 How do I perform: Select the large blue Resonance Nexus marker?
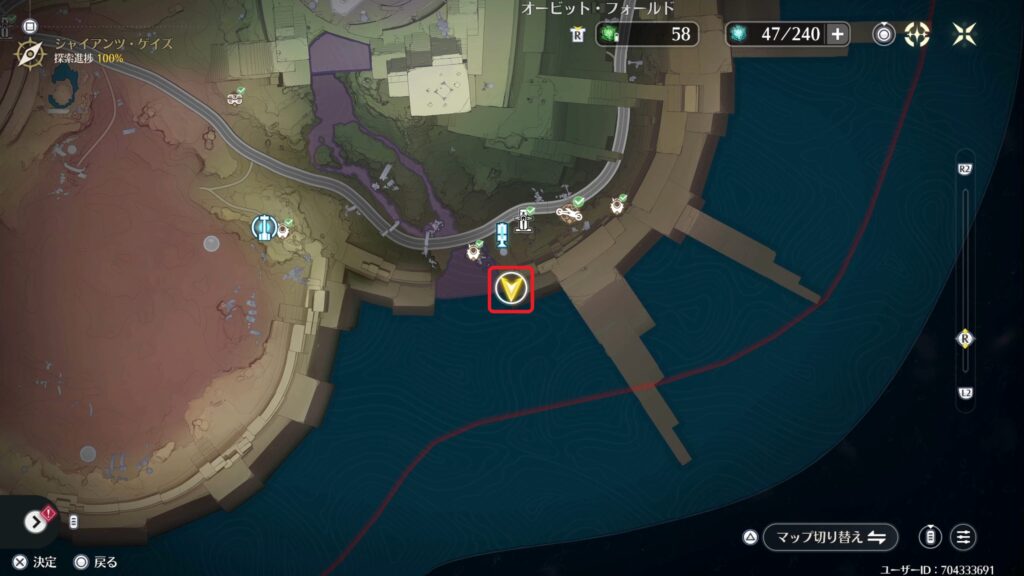pyautogui.click(x=263, y=228)
